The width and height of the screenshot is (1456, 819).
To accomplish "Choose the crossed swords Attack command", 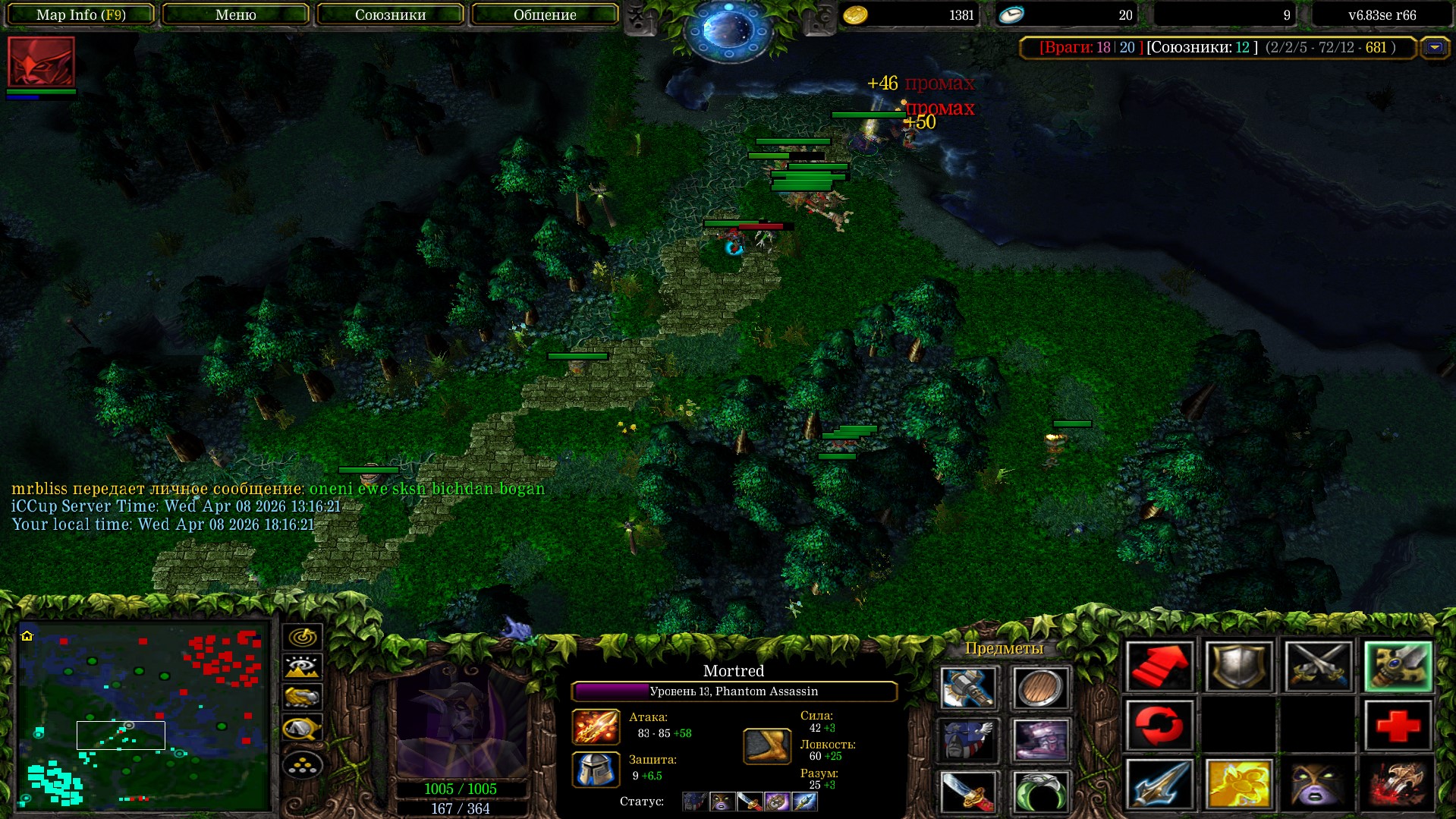I will click(1318, 666).
